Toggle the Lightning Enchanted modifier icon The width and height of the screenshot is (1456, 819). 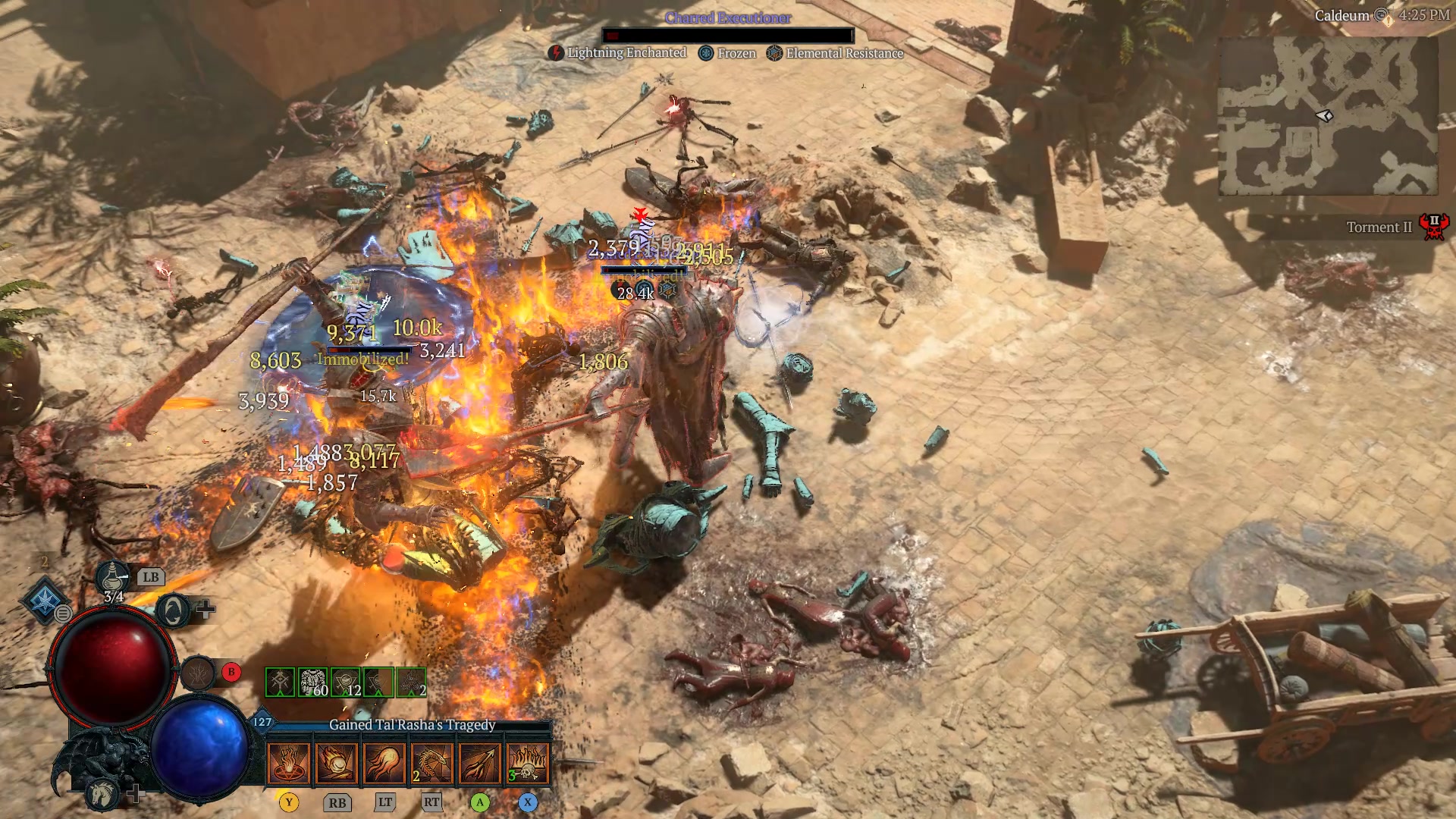pyautogui.click(x=556, y=53)
